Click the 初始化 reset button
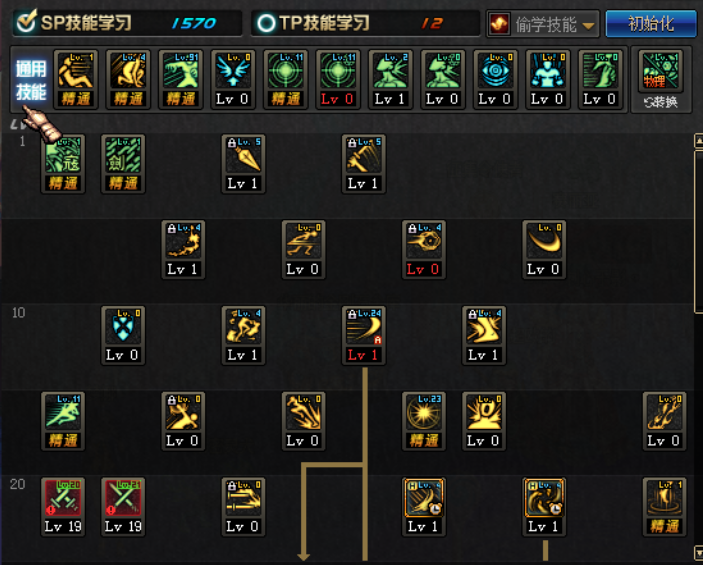 point(651,24)
